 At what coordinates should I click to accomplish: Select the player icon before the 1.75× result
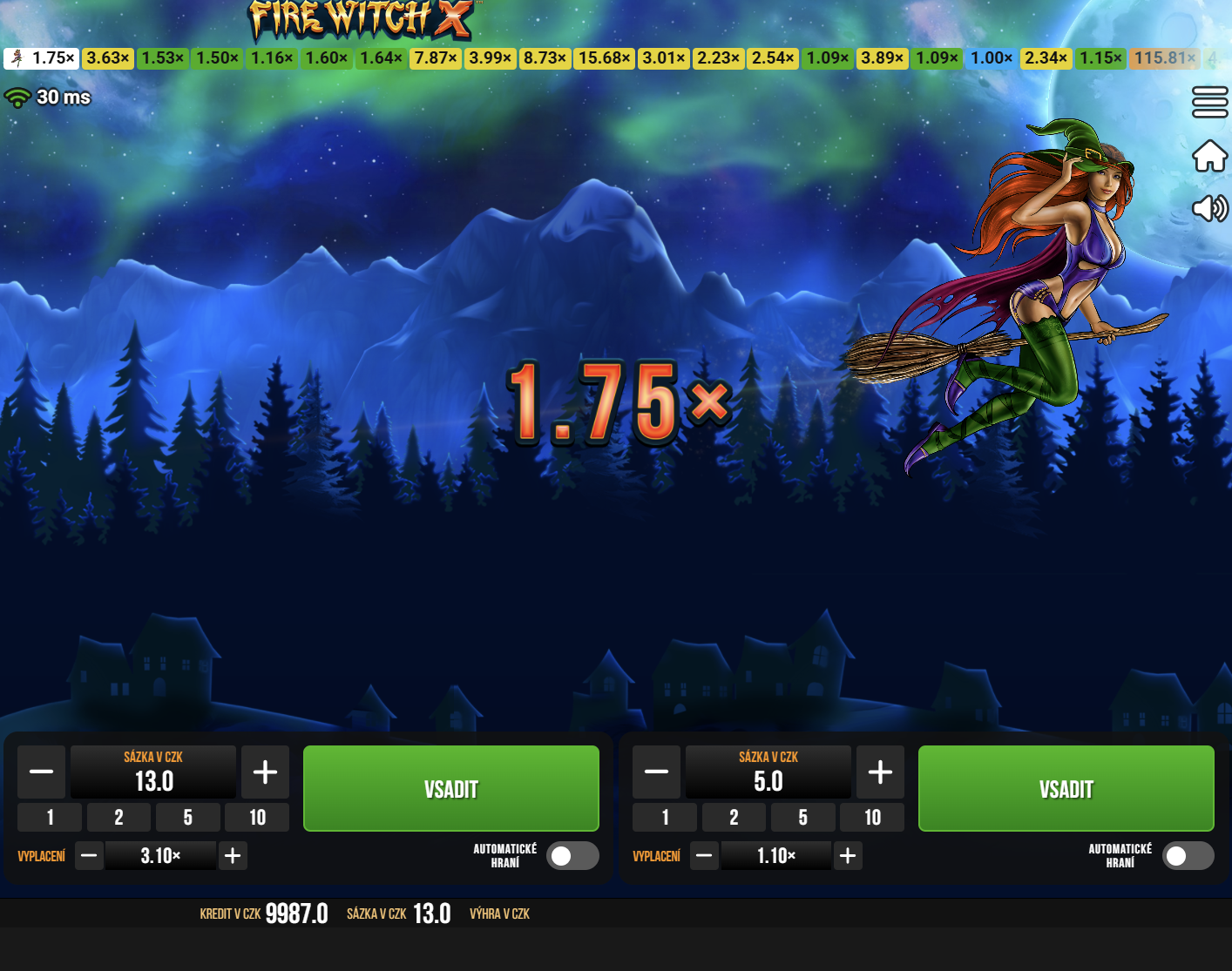18,58
